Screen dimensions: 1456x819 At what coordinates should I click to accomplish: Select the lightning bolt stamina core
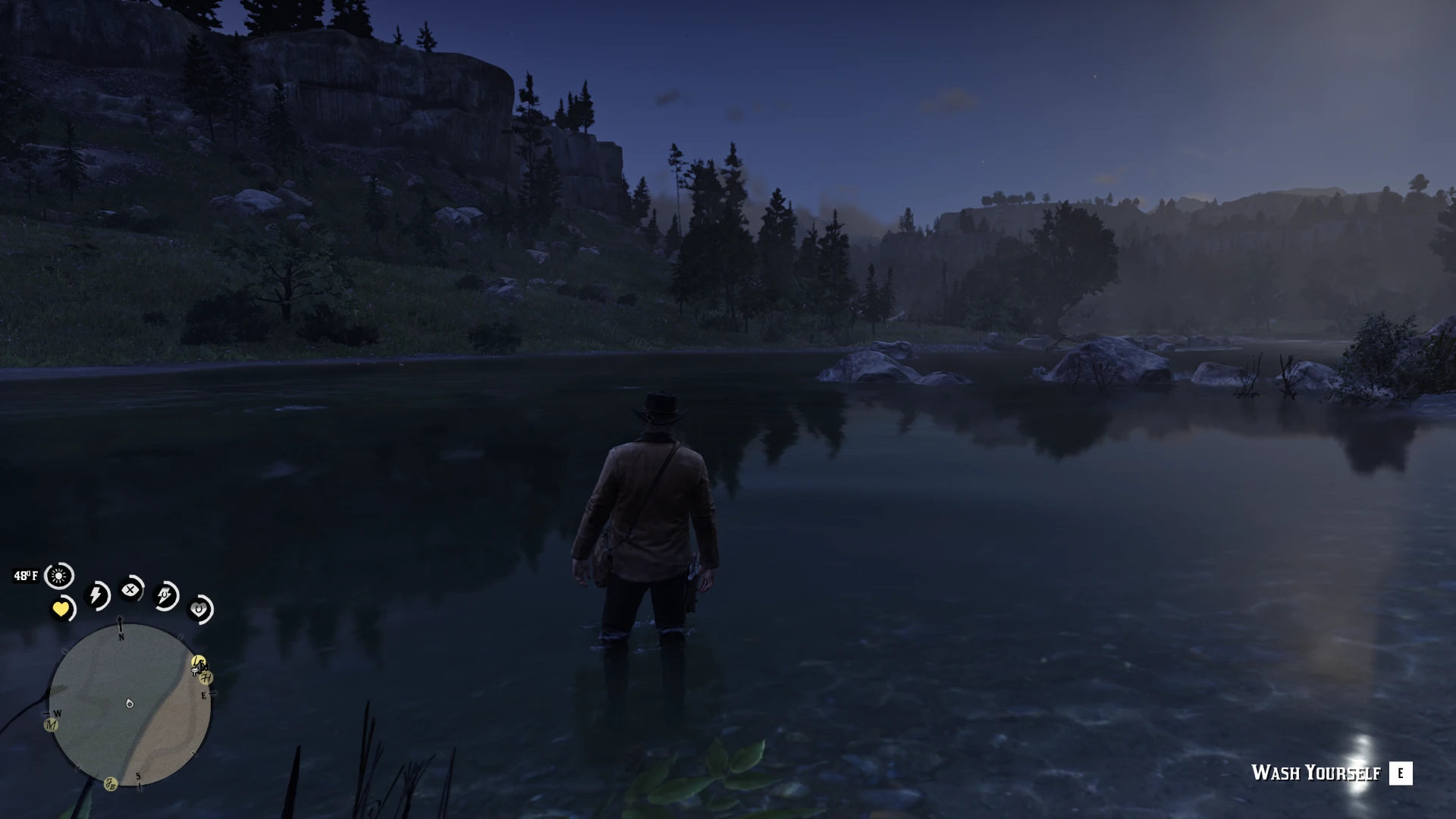coord(97,595)
